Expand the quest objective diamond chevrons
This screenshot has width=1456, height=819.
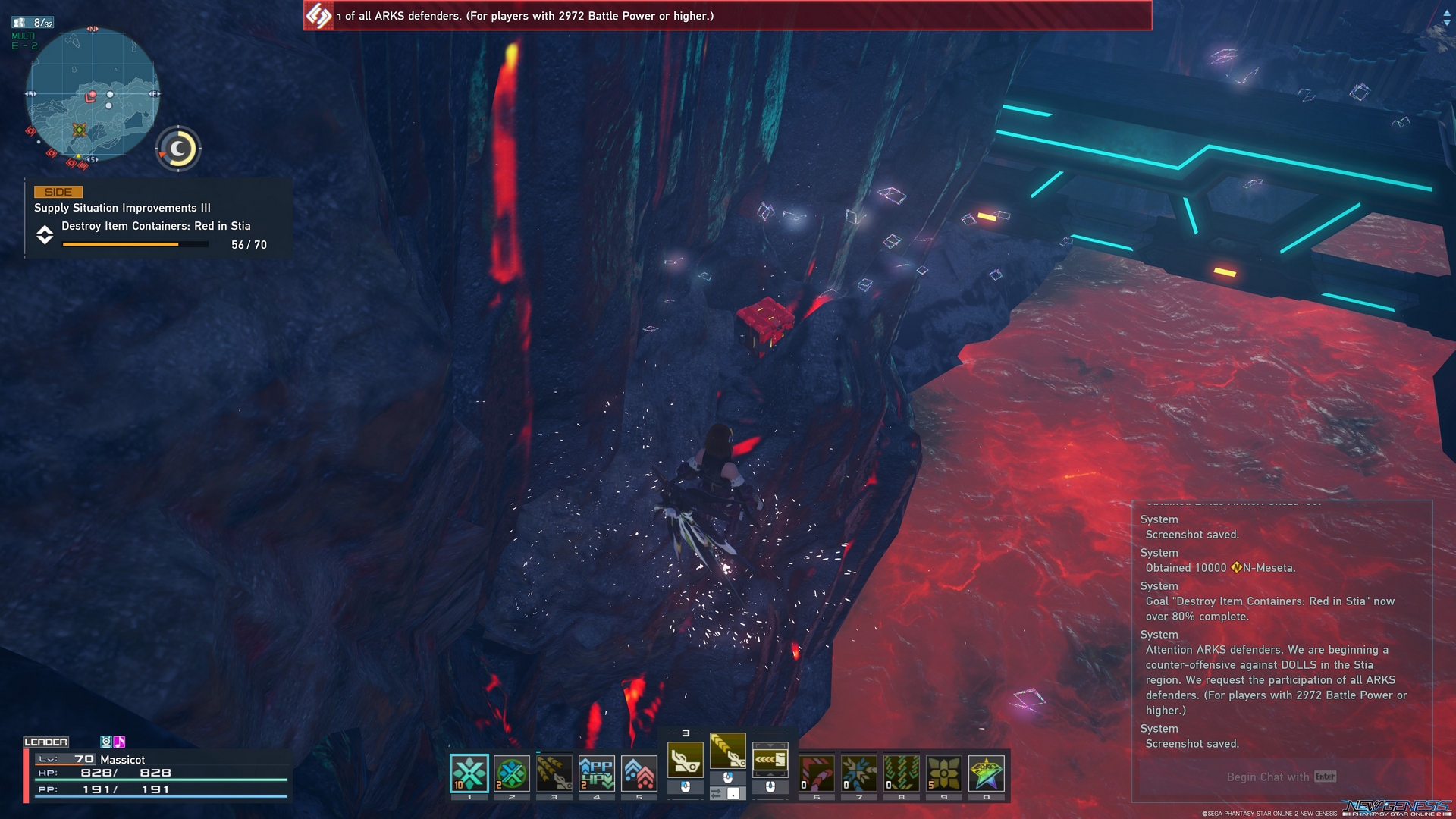coord(46,235)
